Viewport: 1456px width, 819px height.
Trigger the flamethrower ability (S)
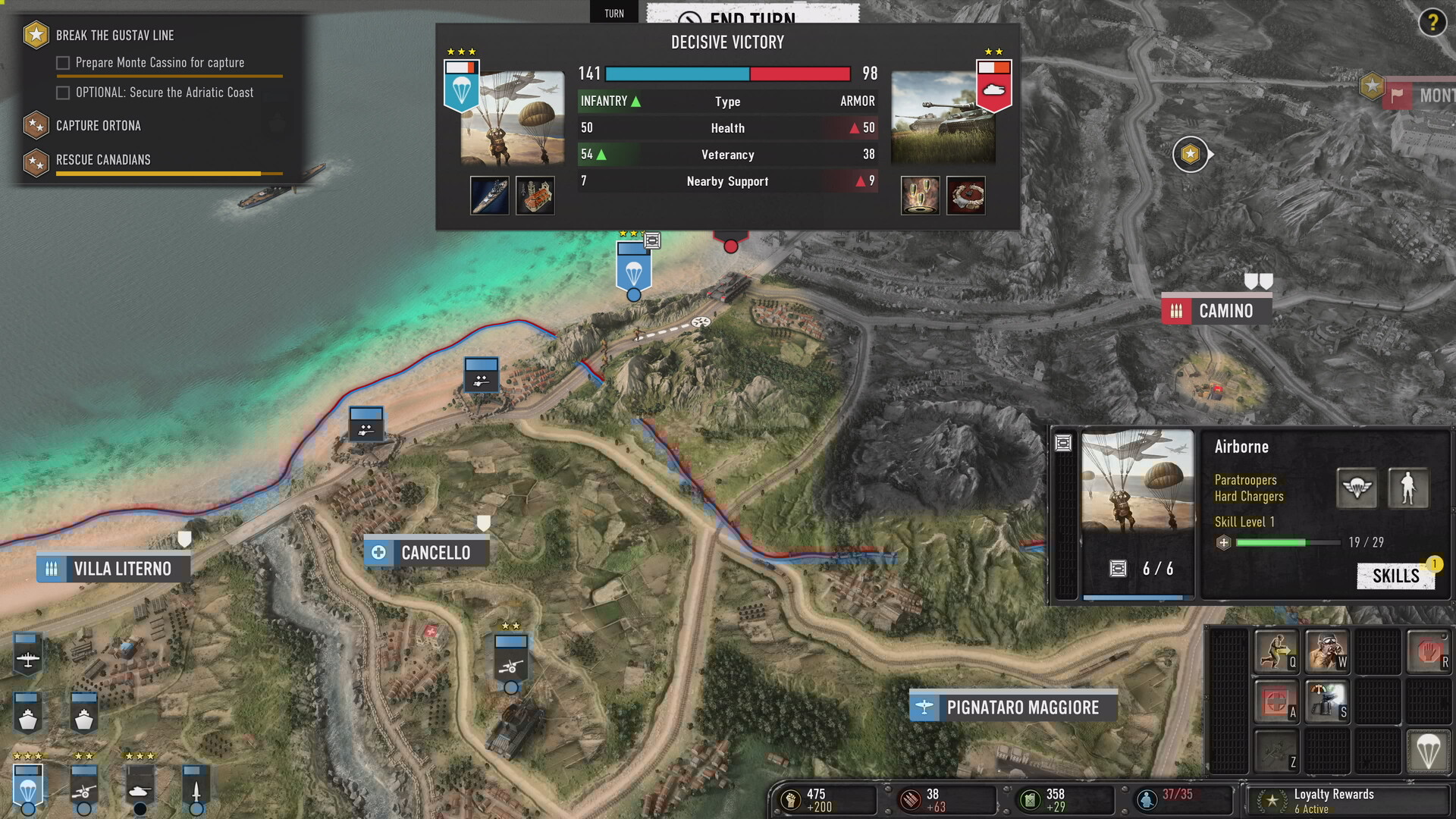pyautogui.click(x=1328, y=701)
